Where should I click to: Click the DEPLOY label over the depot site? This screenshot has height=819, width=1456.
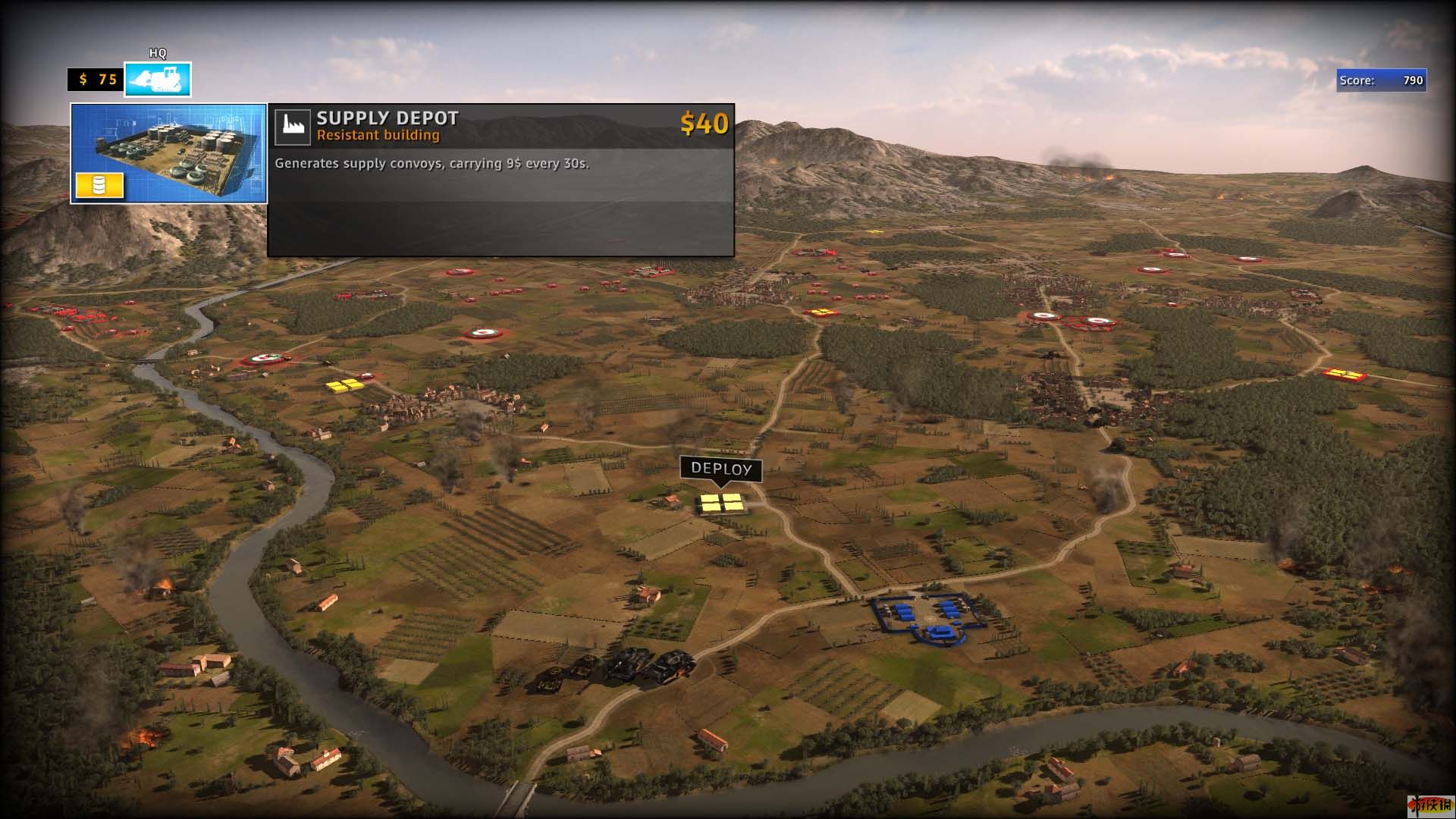720,469
